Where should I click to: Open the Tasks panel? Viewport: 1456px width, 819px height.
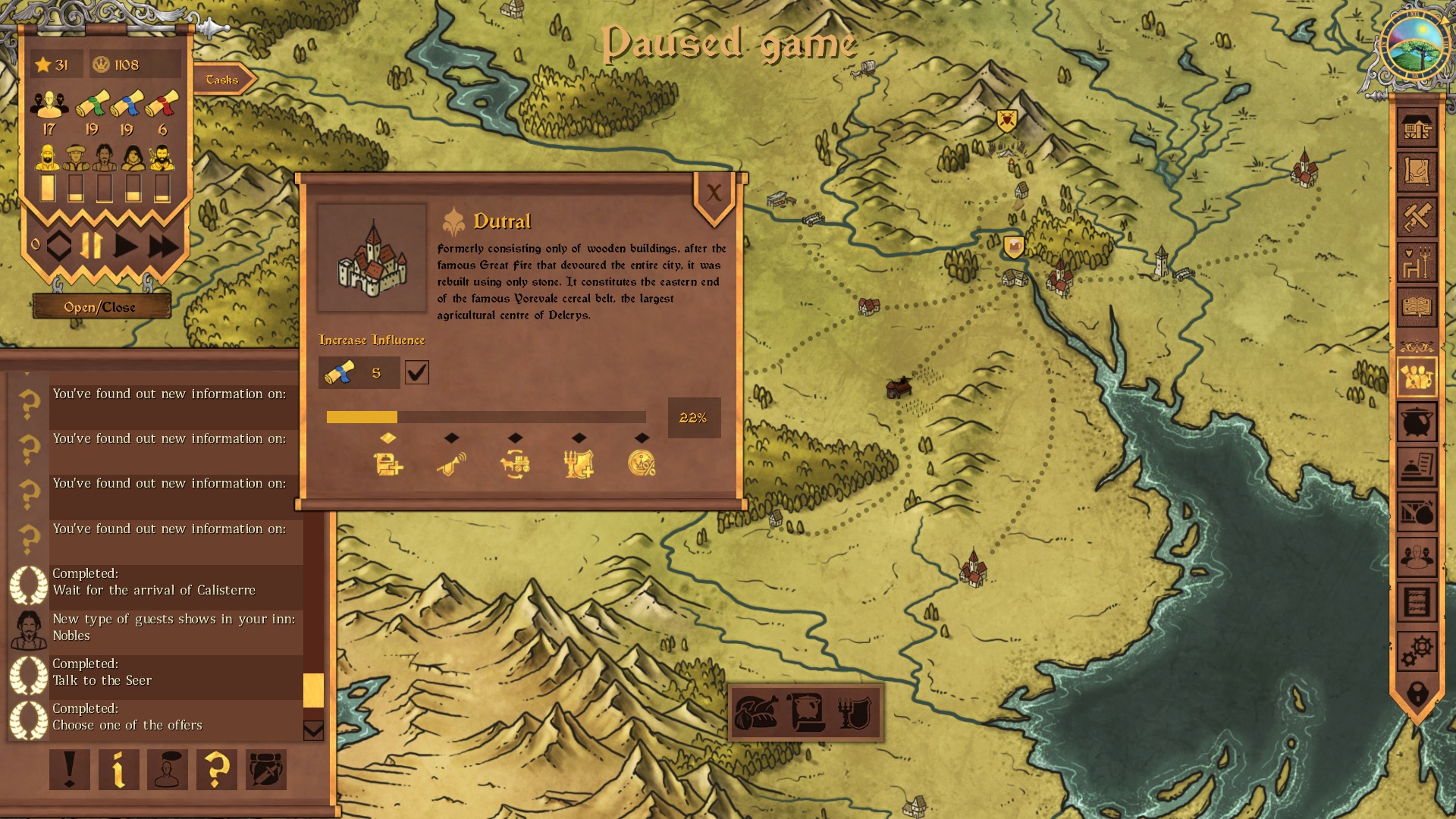222,80
